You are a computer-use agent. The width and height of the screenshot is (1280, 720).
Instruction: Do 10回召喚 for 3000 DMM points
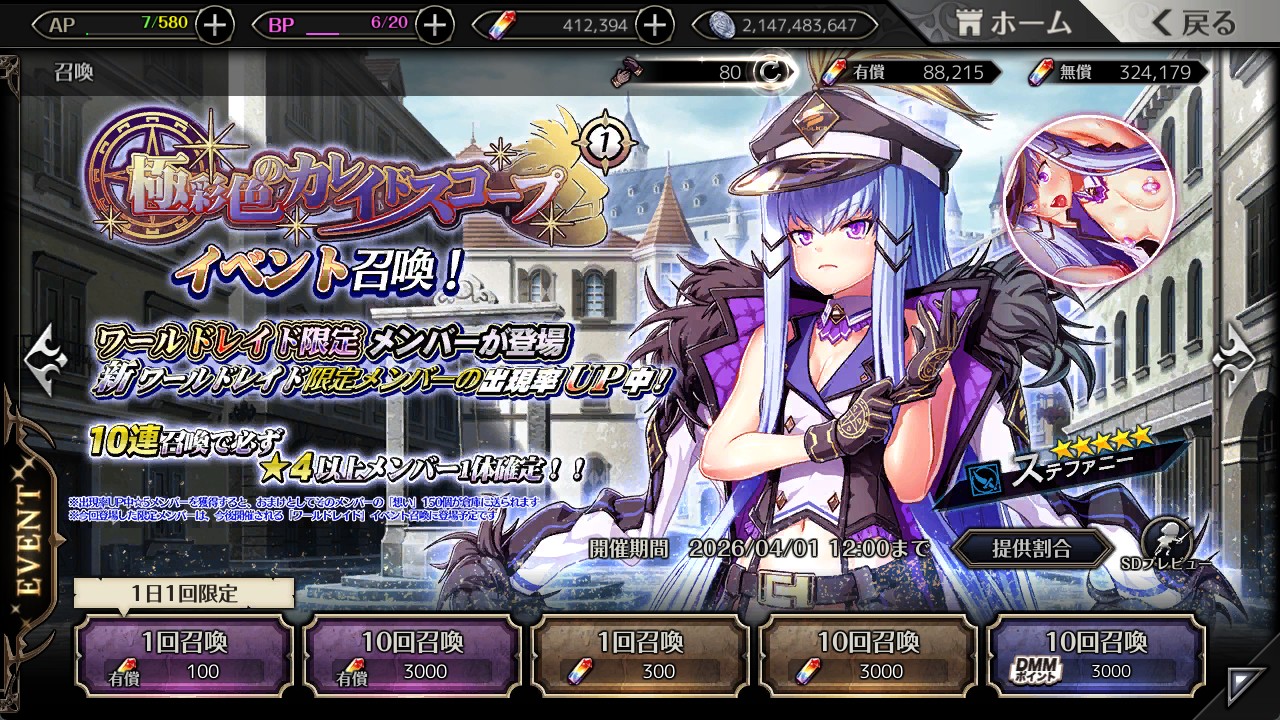[x=1096, y=655]
